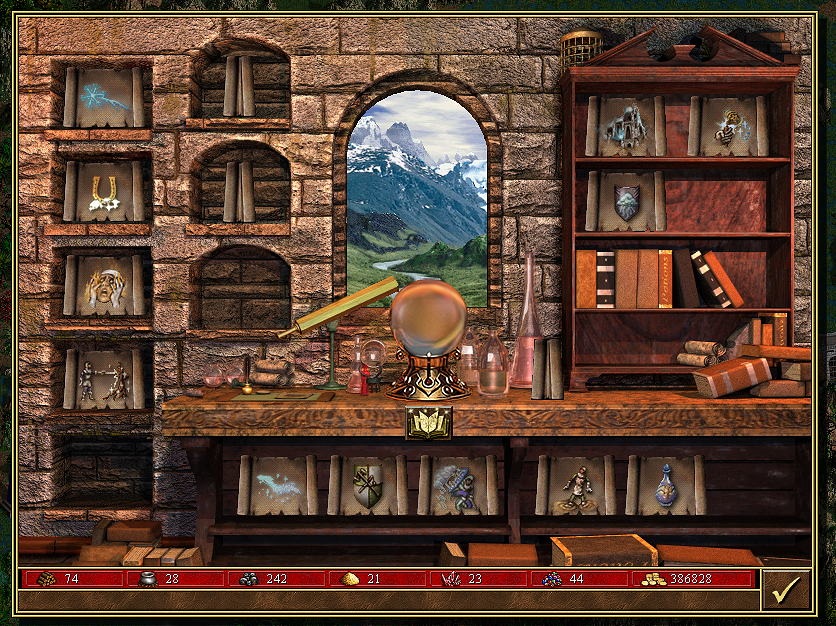Select the dark shield with cloud scroll
The height and width of the screenshot is (626, 836).
point(626,201)
